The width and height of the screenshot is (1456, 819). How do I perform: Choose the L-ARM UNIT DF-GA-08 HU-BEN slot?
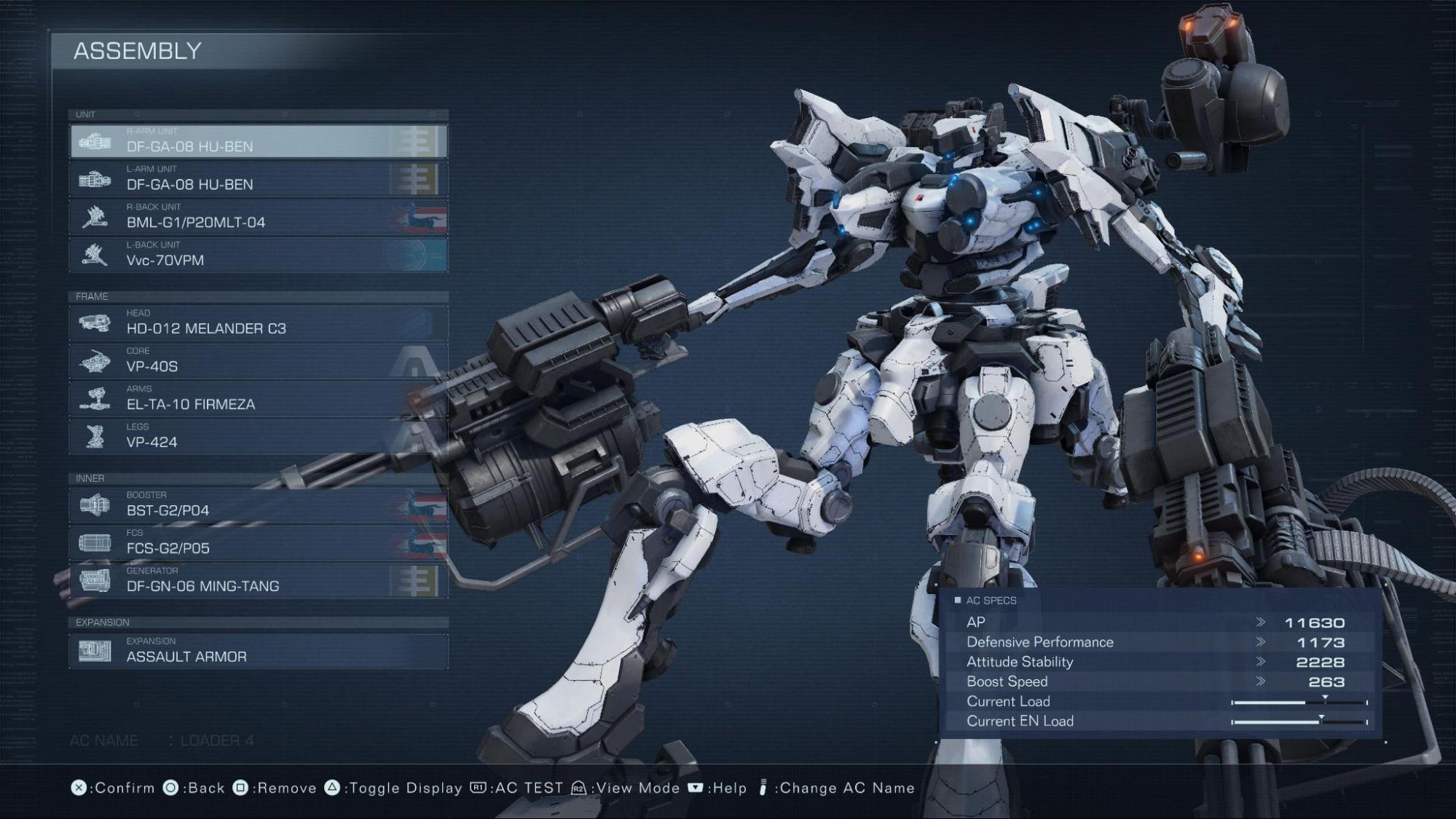(259, 179)
